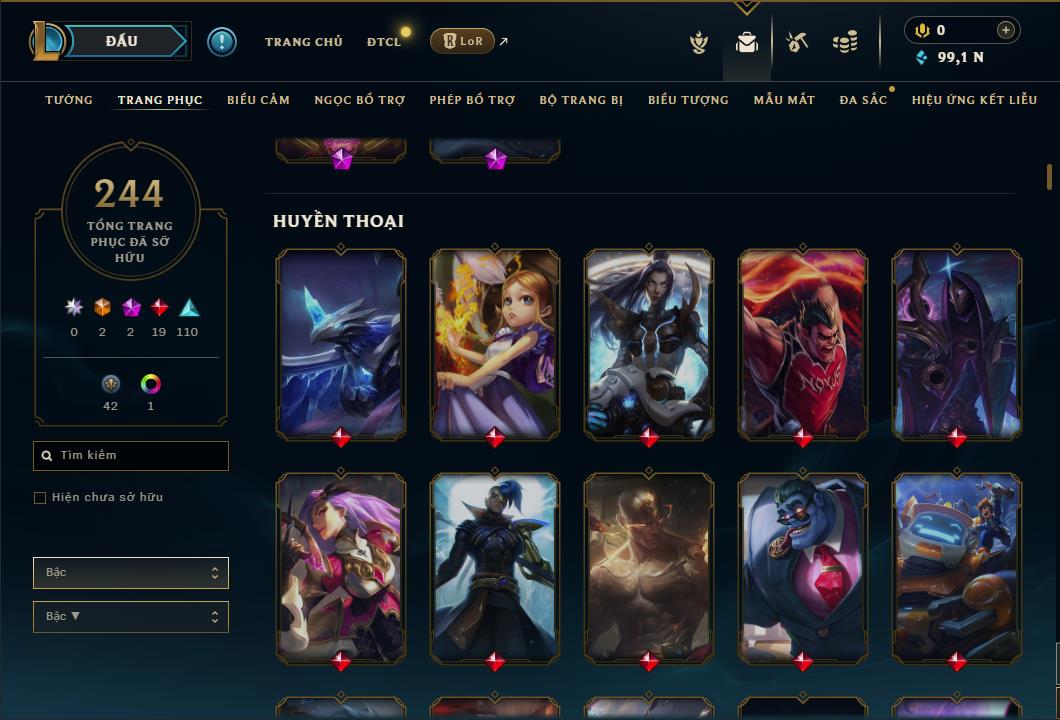Select the Darius Noxus heart skin card
The height and width of the screenshot is (720, 1060).
click(803, 343)
